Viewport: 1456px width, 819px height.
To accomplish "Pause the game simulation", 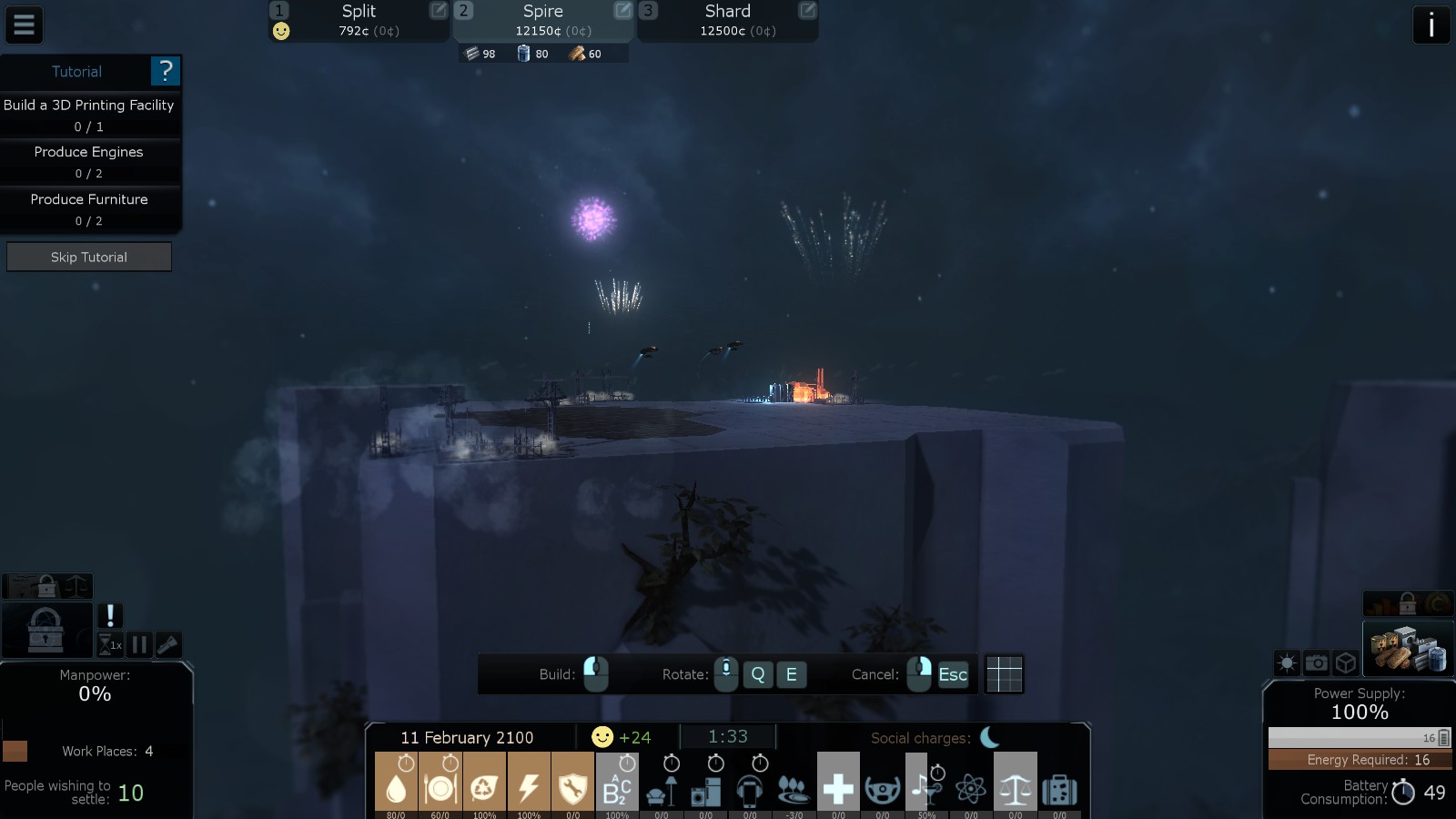I will click(x=139, y=645).
